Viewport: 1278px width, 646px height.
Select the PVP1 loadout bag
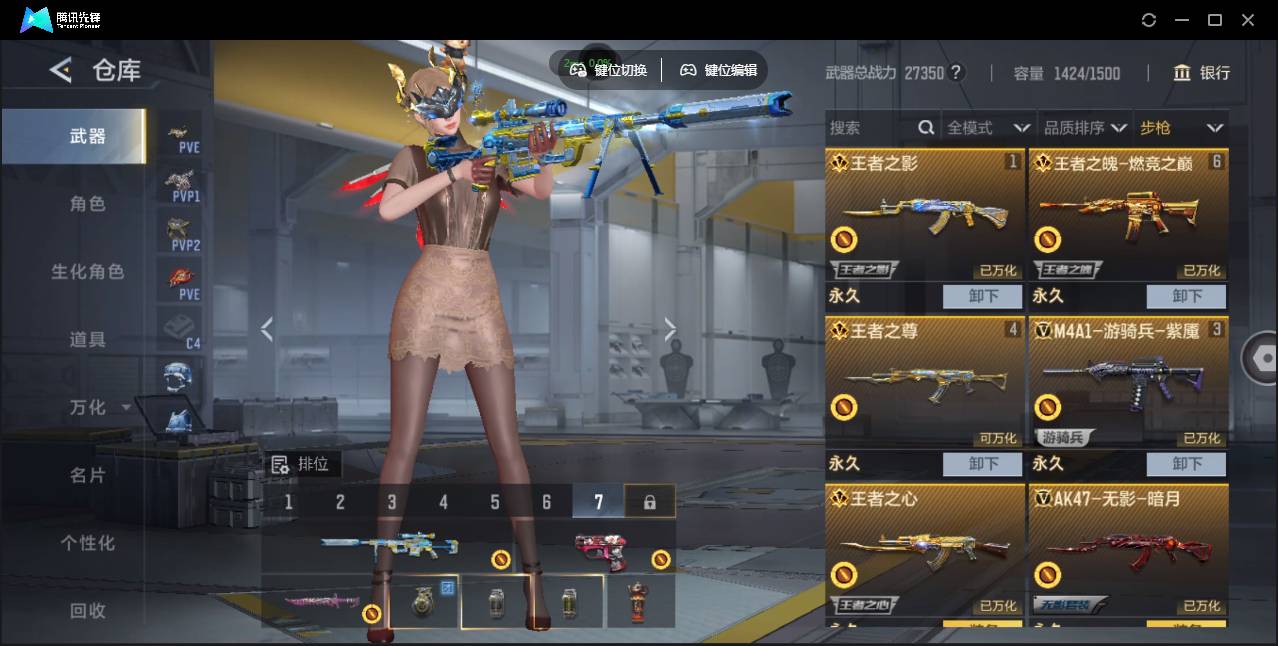point(183,184)
